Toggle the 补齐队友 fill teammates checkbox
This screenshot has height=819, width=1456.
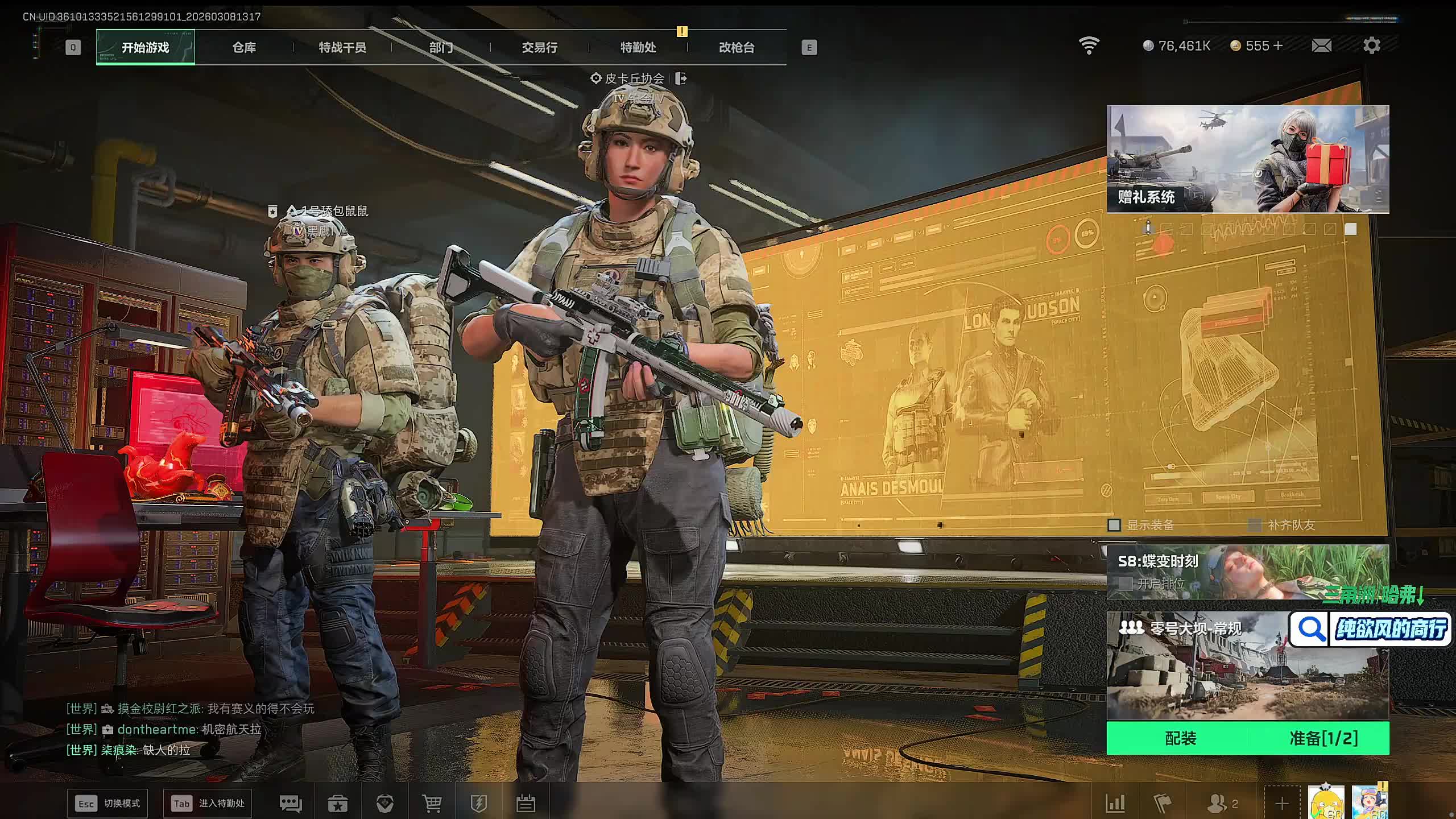coord(1254,525)
